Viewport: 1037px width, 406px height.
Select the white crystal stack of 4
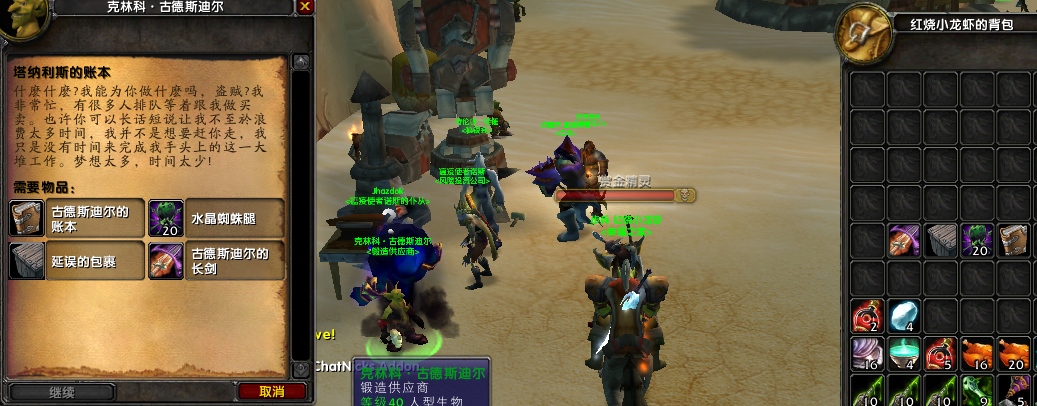click(x=904, y=316)
